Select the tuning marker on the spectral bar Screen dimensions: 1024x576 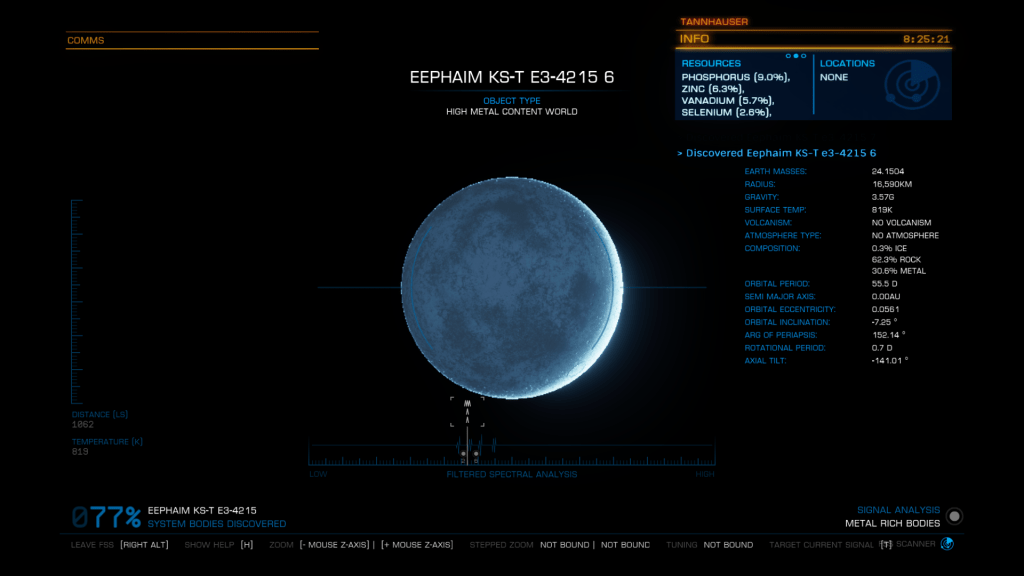[x=467, y=412]
